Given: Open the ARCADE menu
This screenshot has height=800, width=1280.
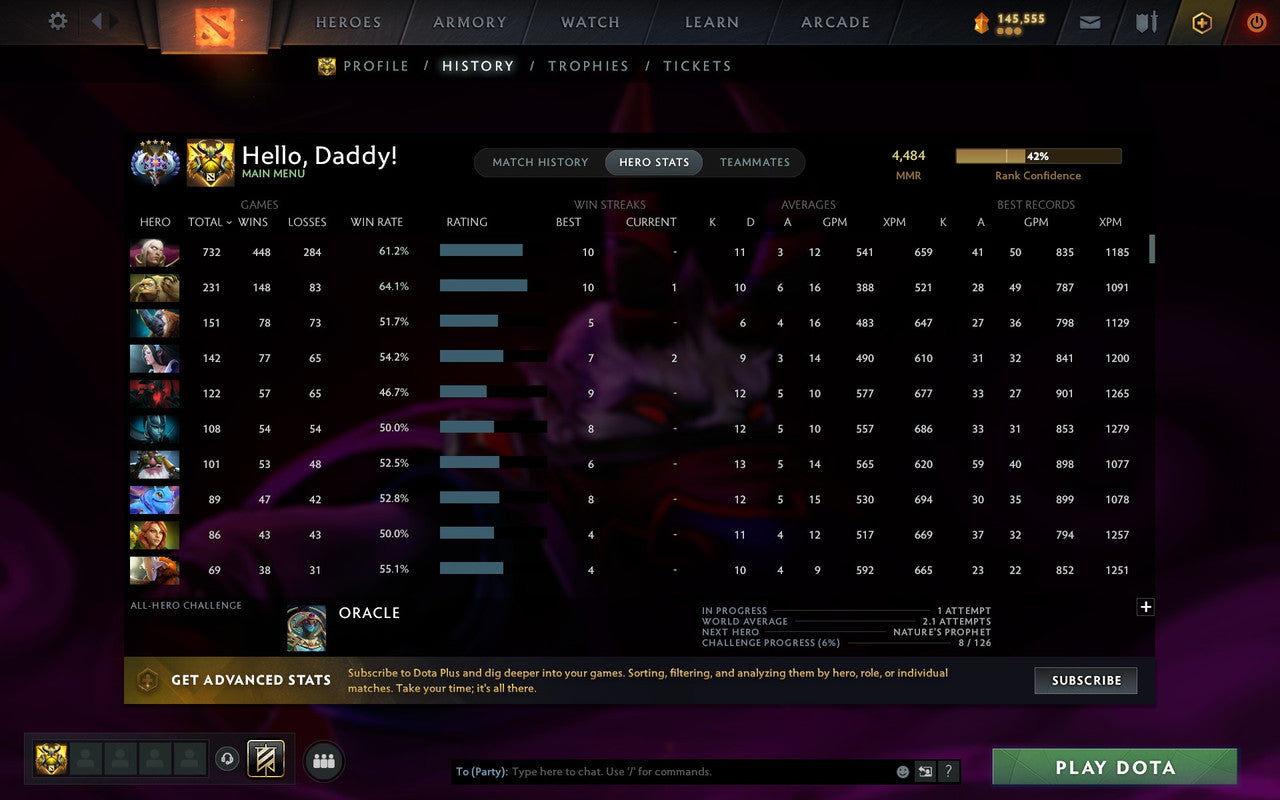Looking at the screenshot, I should [x=834, y=21].
